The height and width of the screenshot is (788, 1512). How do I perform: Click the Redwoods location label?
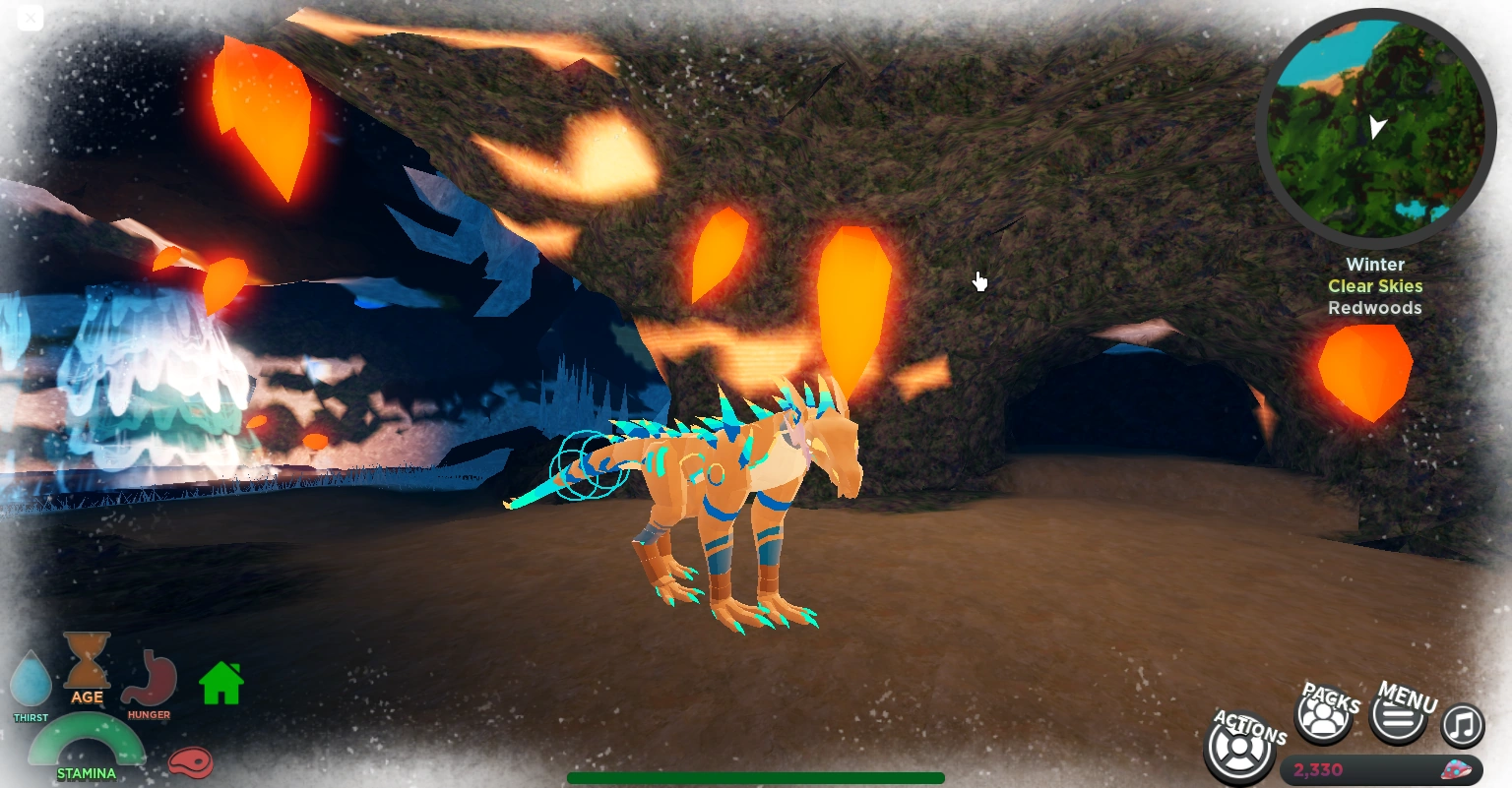tap(1375, 308)
